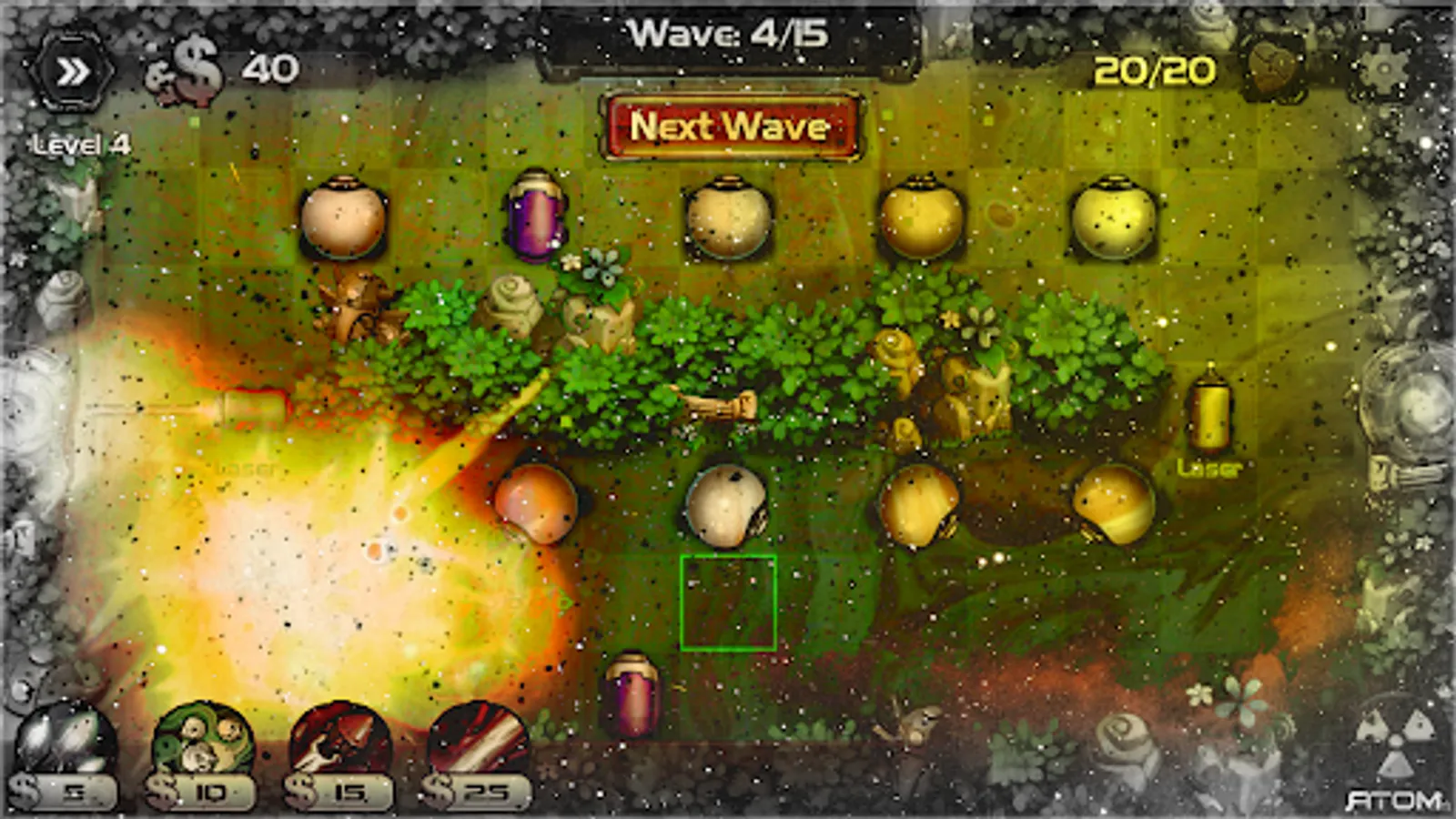This screenshot has height=819, width=1456.
Task: Toggle the right-side Laser tower
Action: [x=1210, y=419]
